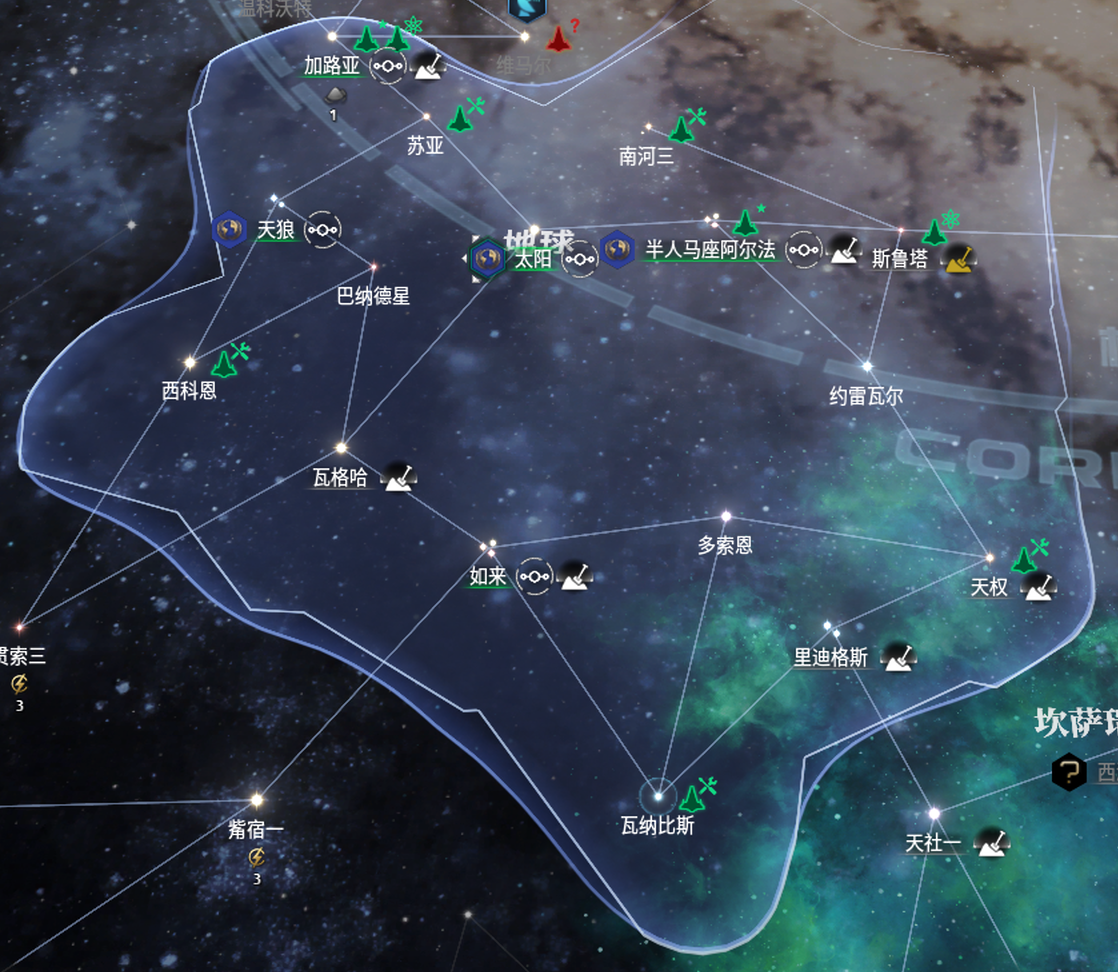Select the 瓦纳比斯 system label
Screen dimensions: 1118x972
click(x=657, y=826)
